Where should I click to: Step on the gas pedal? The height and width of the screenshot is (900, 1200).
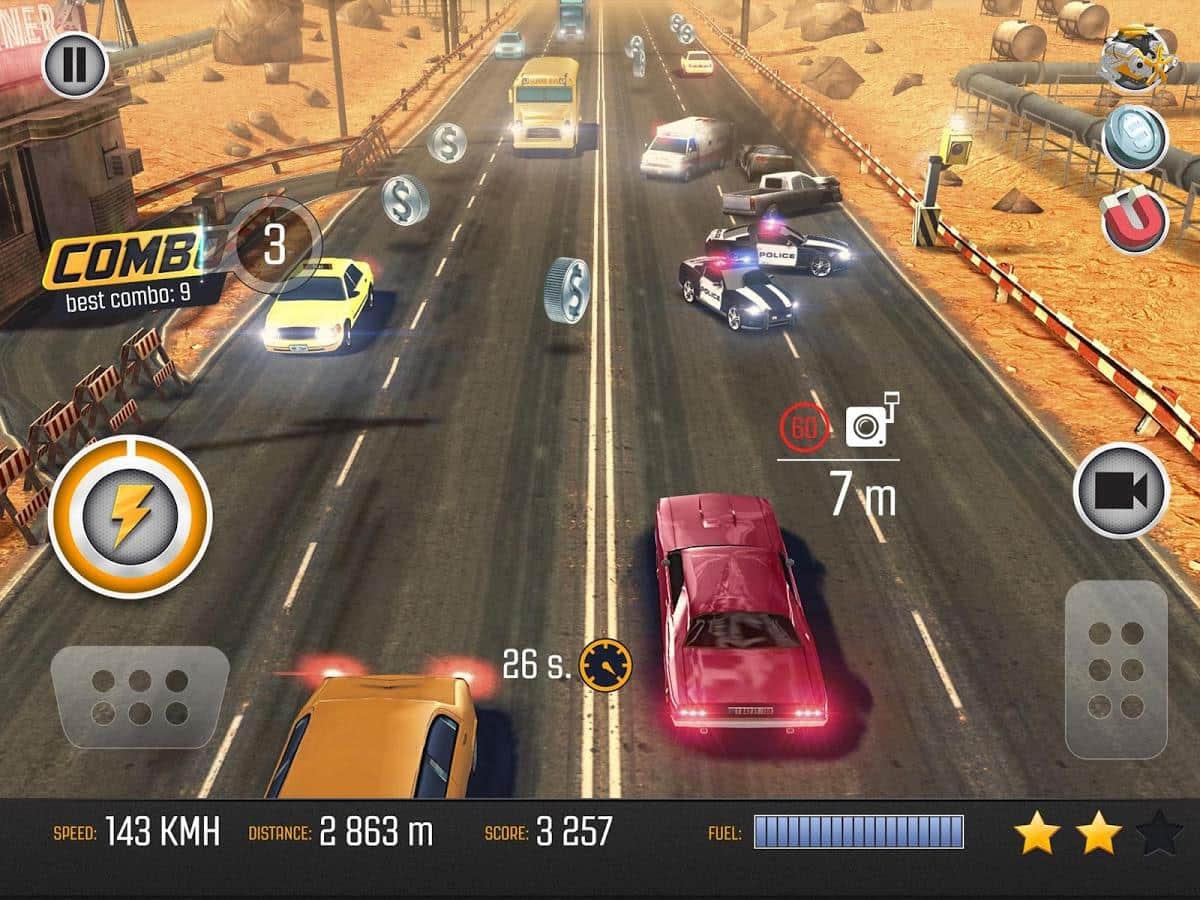[1116, 668]
